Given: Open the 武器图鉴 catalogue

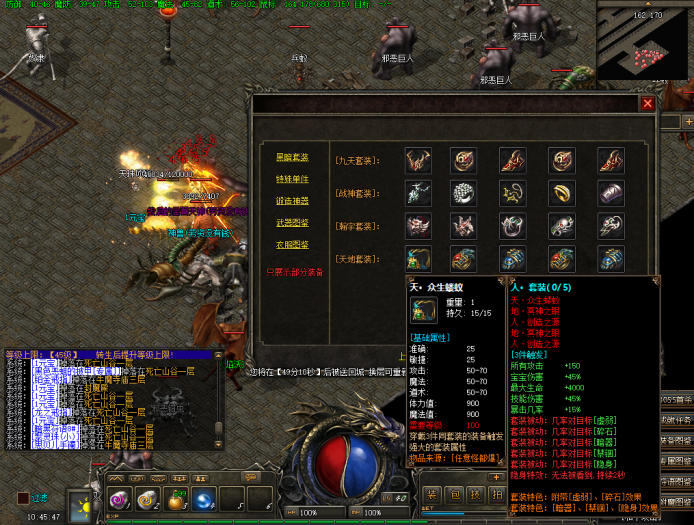Looking at the screenshot, I should pyautogui.click(x=292, y=223).
